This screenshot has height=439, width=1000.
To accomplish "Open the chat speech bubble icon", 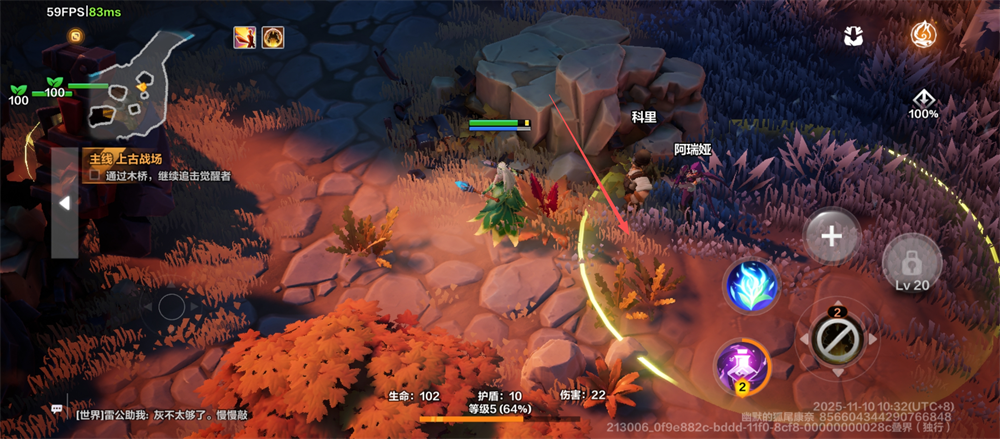I will (x=57, y=409).
